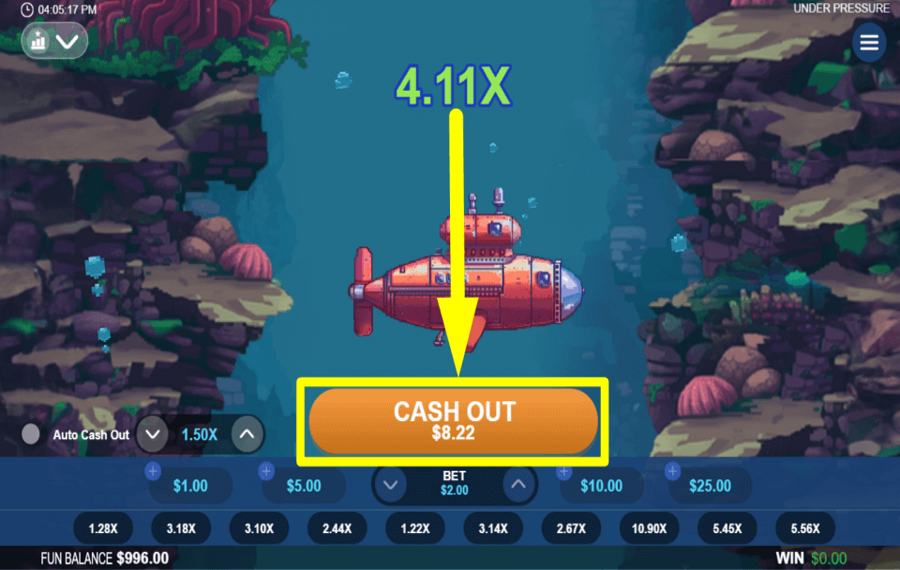View the 10.90X history result

[648, 528]
